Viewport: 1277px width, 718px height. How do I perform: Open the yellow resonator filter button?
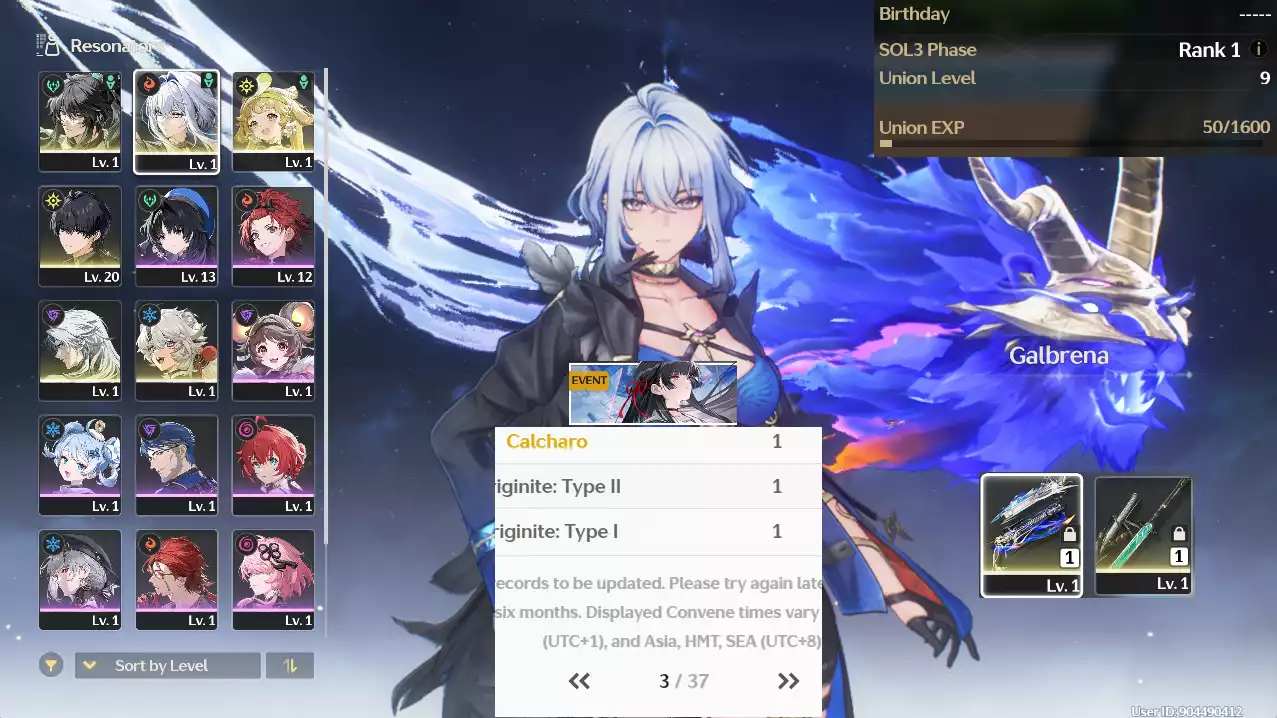coord(50,666)
